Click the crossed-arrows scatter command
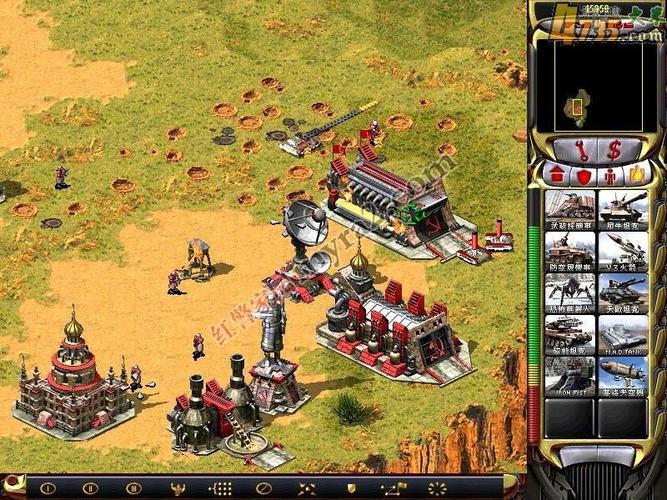667x500 pixels. tap(308, 488)
